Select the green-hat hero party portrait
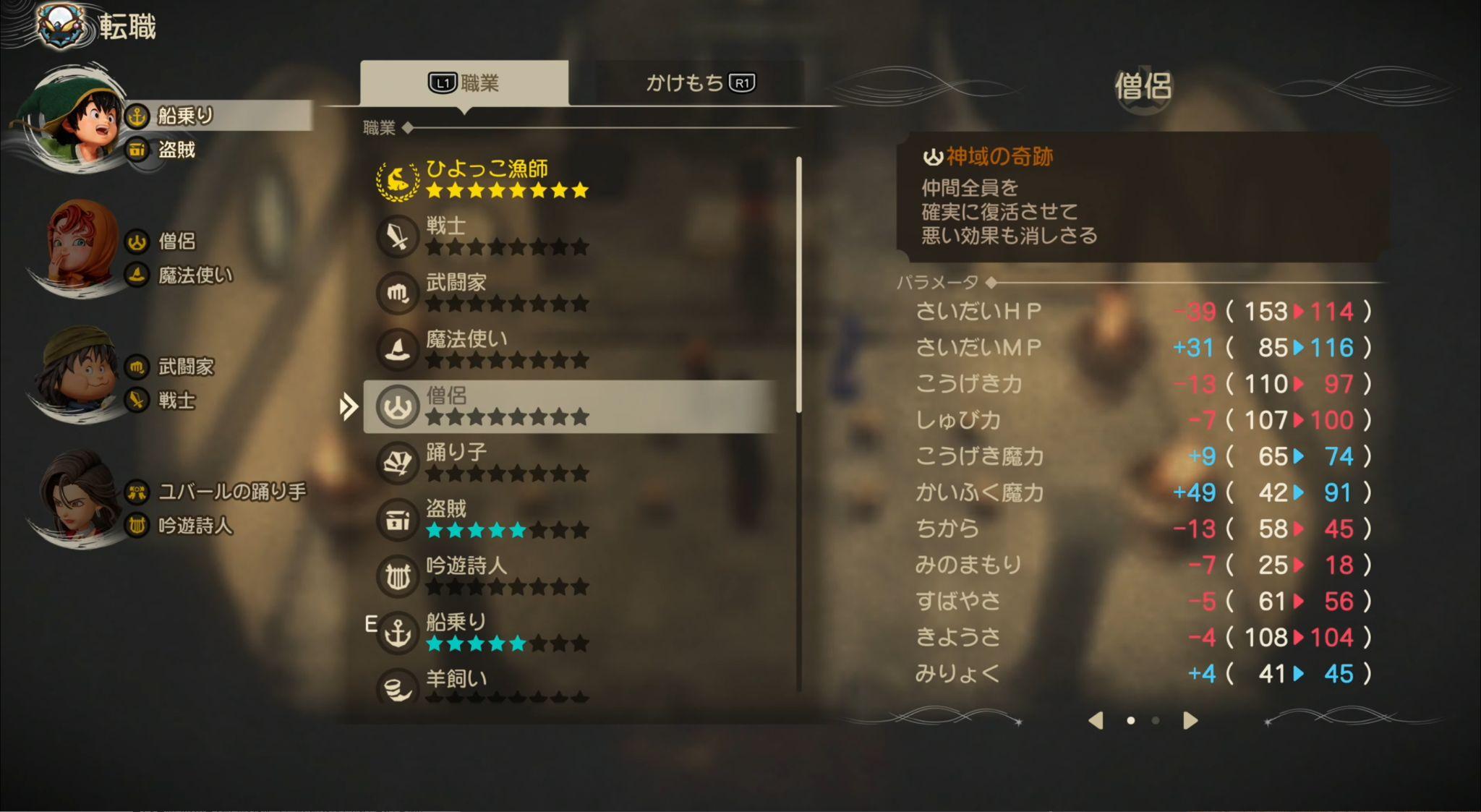The height and width of the screenshot is (812, 1481). point(74,121)
